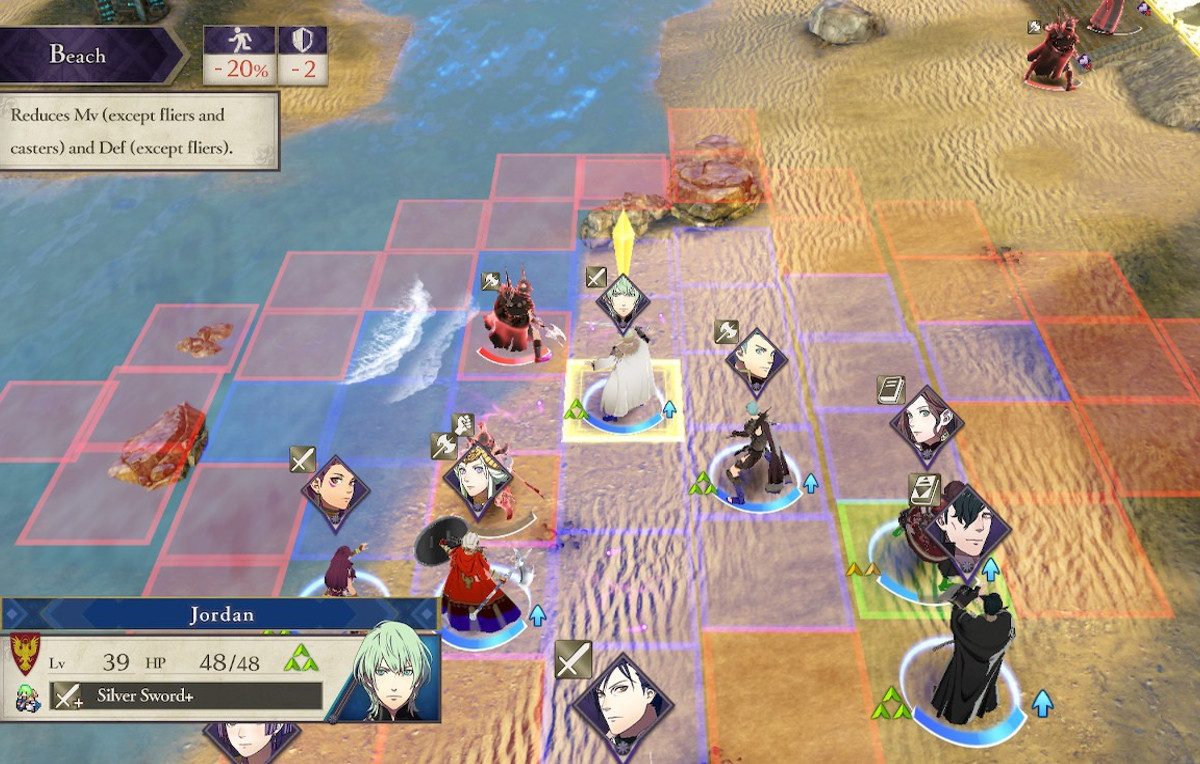Screen dimensions: 1200x764
Task: Select the brown-haired mage portrait with book icon
Action: point(927,424)
